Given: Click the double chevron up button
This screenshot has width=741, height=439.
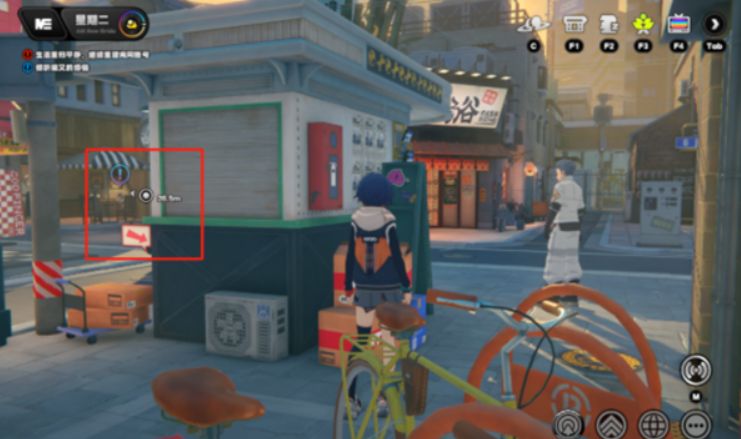Looking at the screenshot, I should pyautogui.click(x=611, y=425).
